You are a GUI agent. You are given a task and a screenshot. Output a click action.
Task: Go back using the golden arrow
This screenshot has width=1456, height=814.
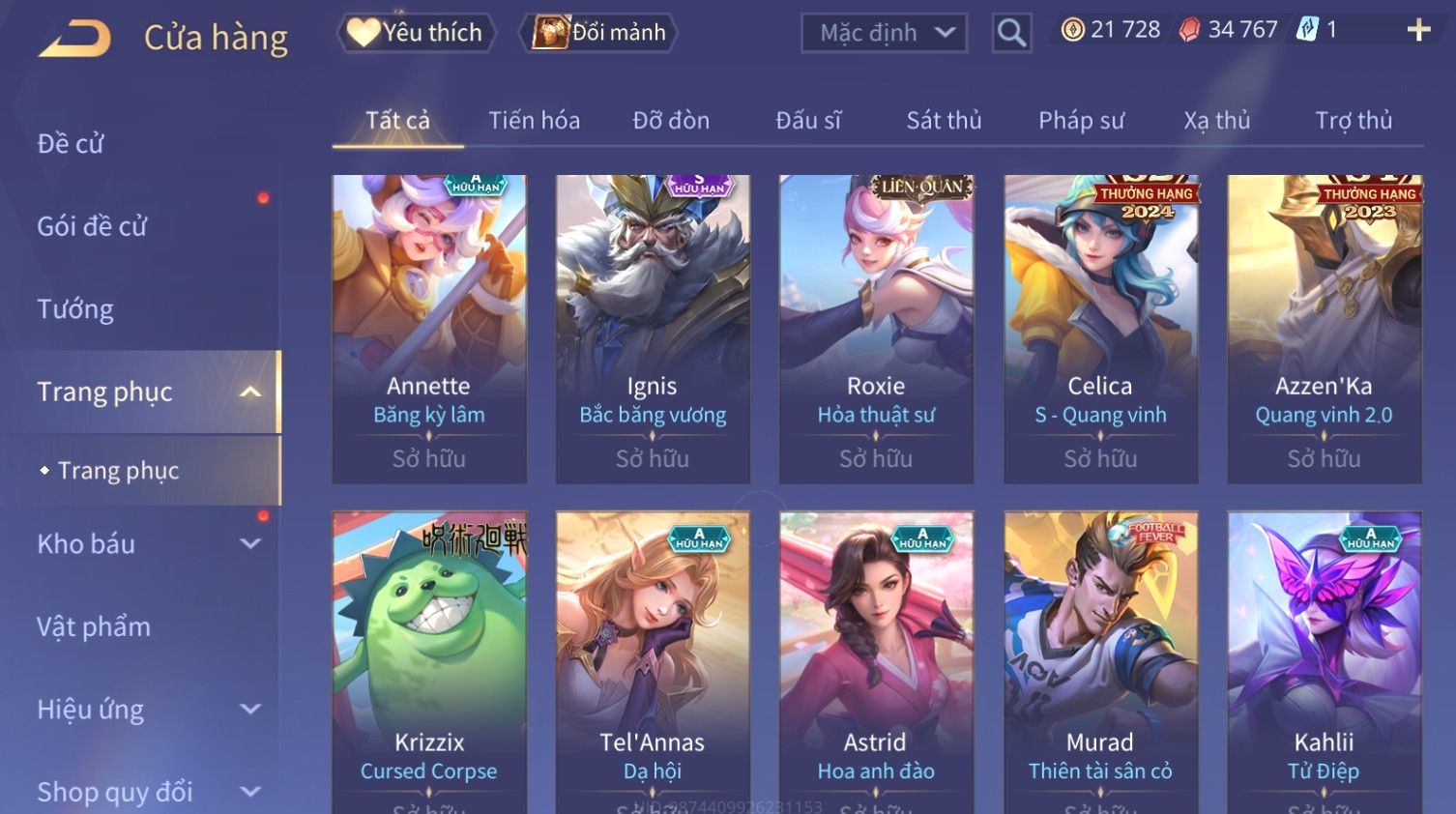[x=75, y=39]
